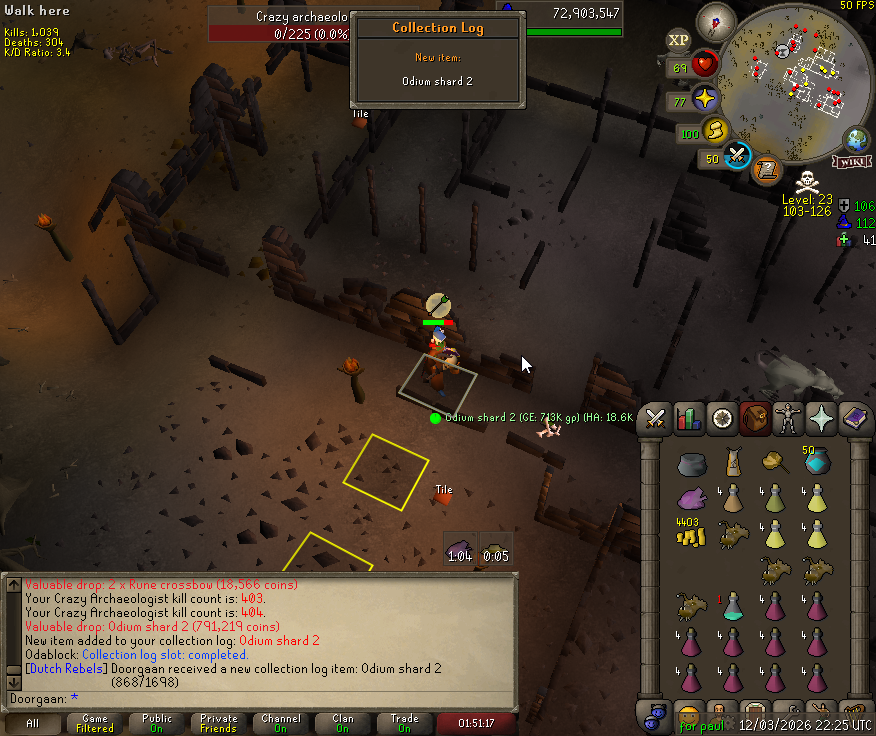Screen dimensions: 876x736
Task: Open the world map globe
Action: pyautogui.click(x=857, y=139)
